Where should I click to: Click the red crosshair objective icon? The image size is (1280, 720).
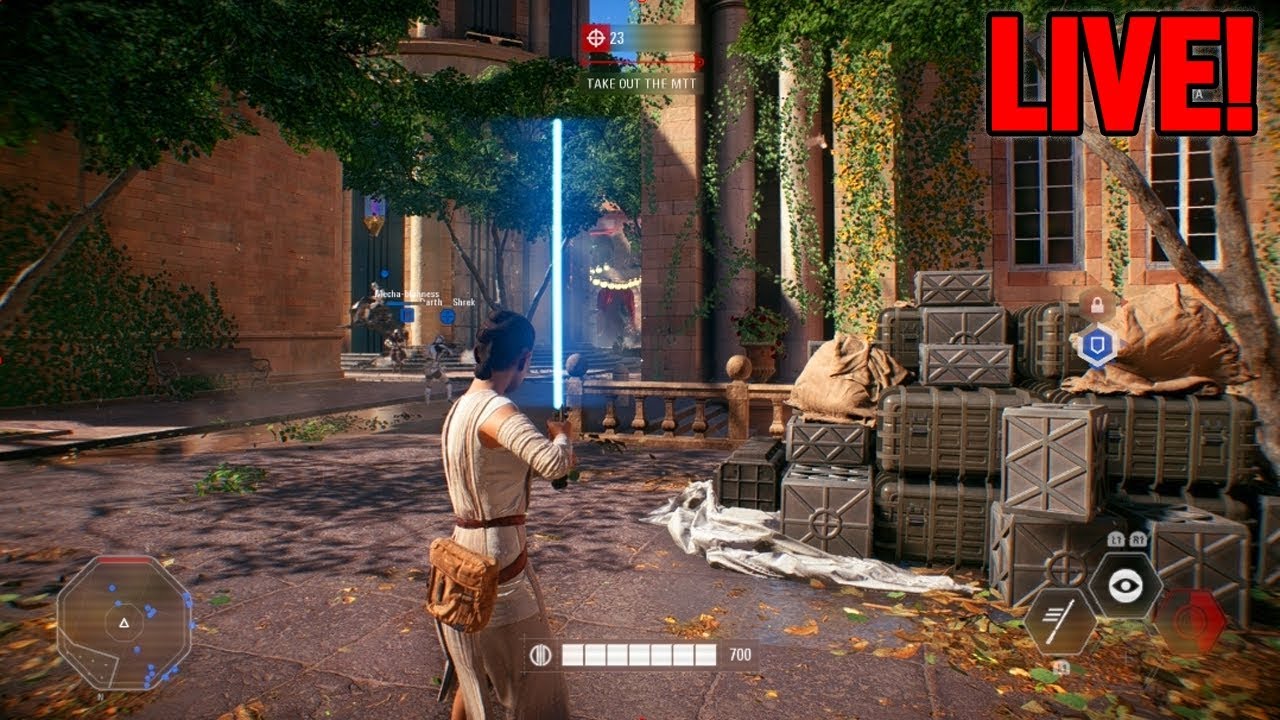coord(596,38)
